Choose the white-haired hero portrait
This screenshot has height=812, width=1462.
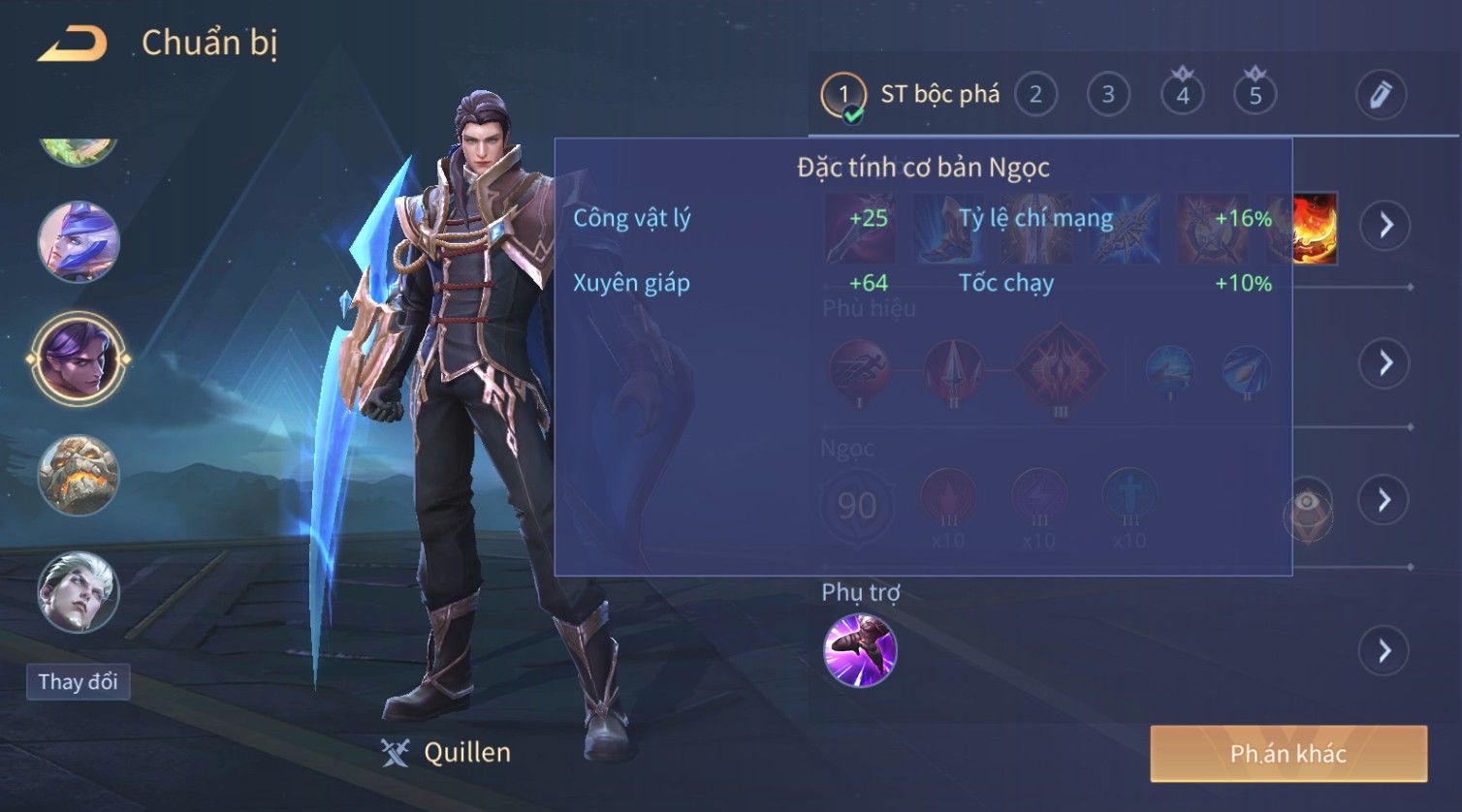pyautogui.click(x=79, y=591)
